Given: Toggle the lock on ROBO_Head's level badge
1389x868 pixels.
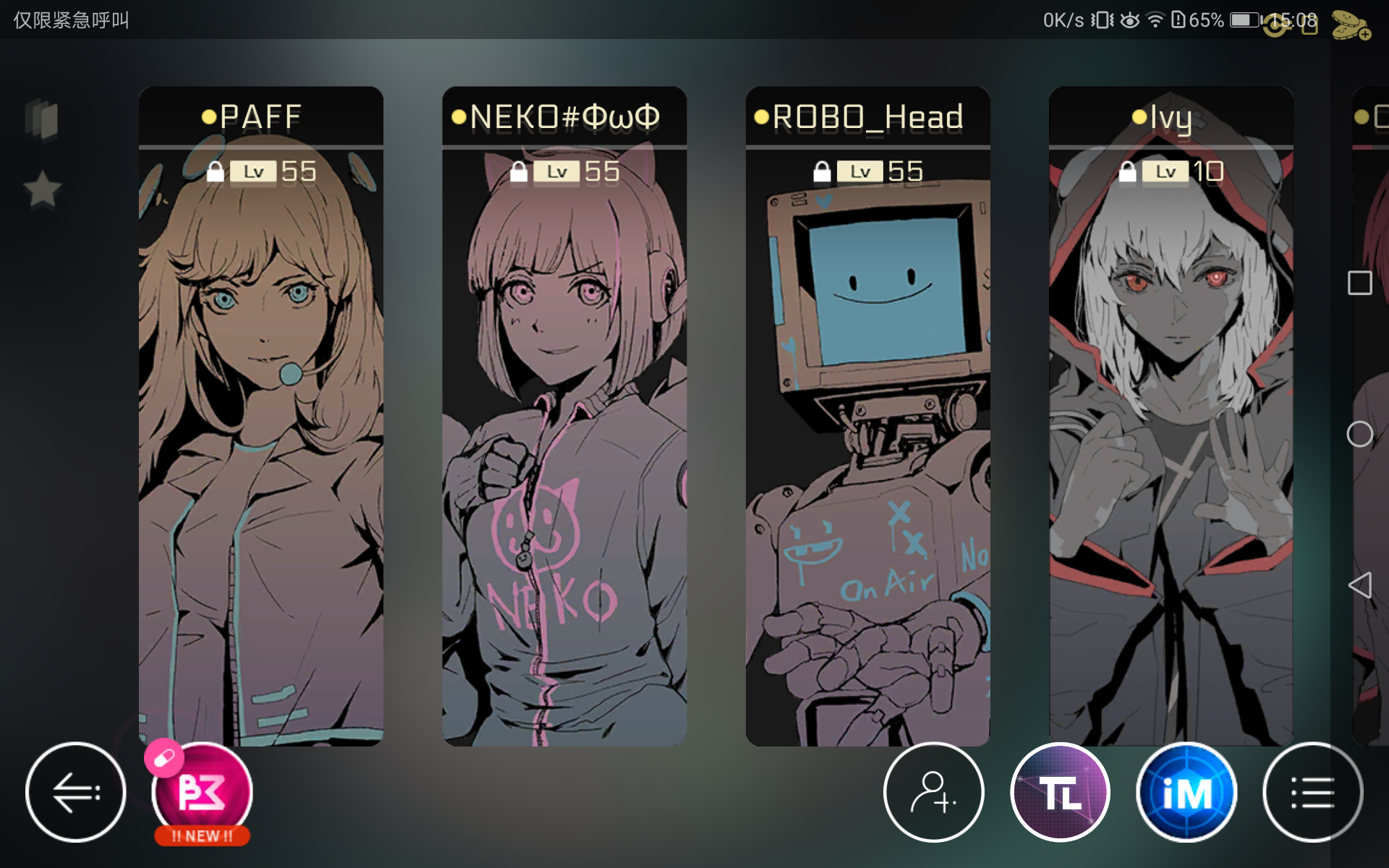Looking at the screenshot, I should [821, 171].
